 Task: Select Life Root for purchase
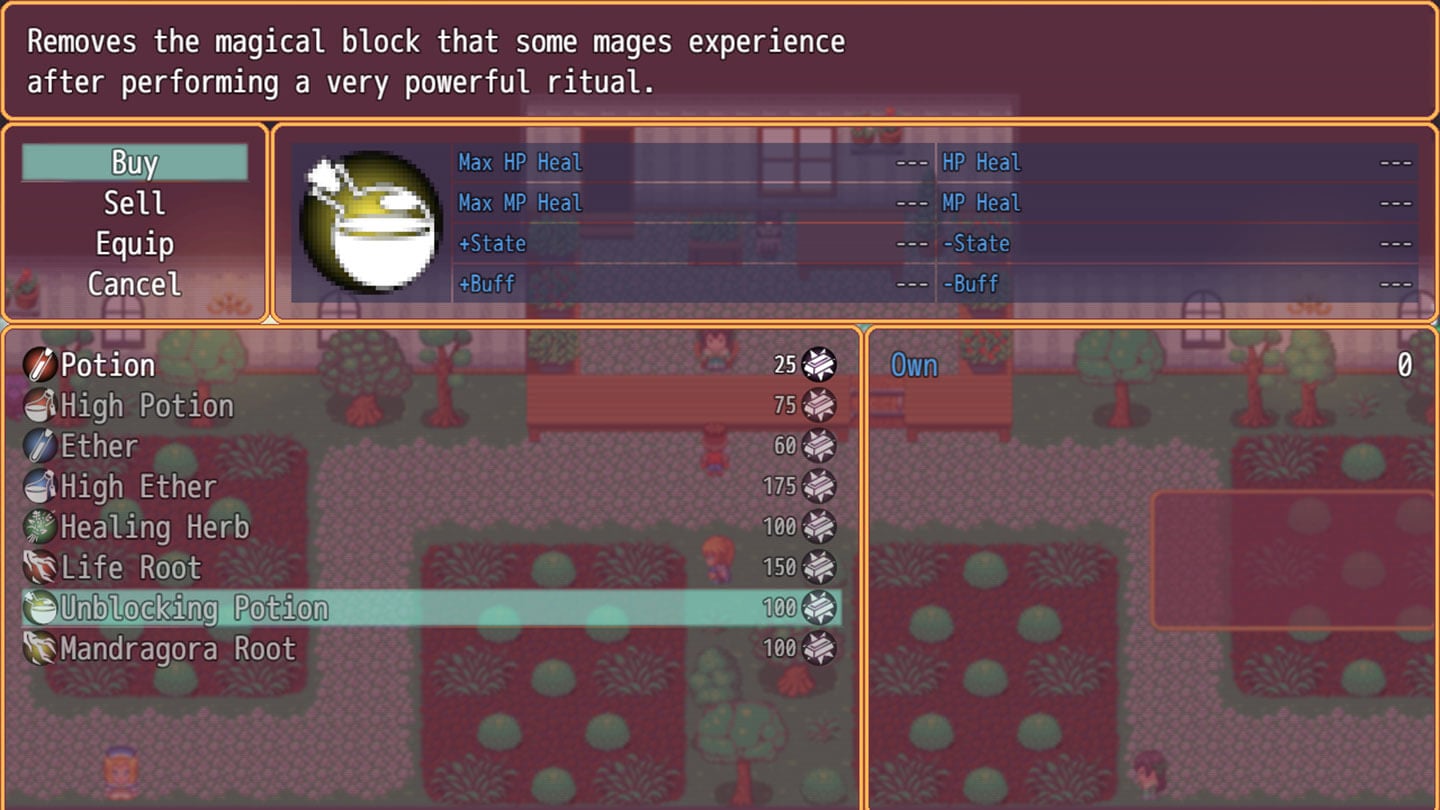(130, 568)
